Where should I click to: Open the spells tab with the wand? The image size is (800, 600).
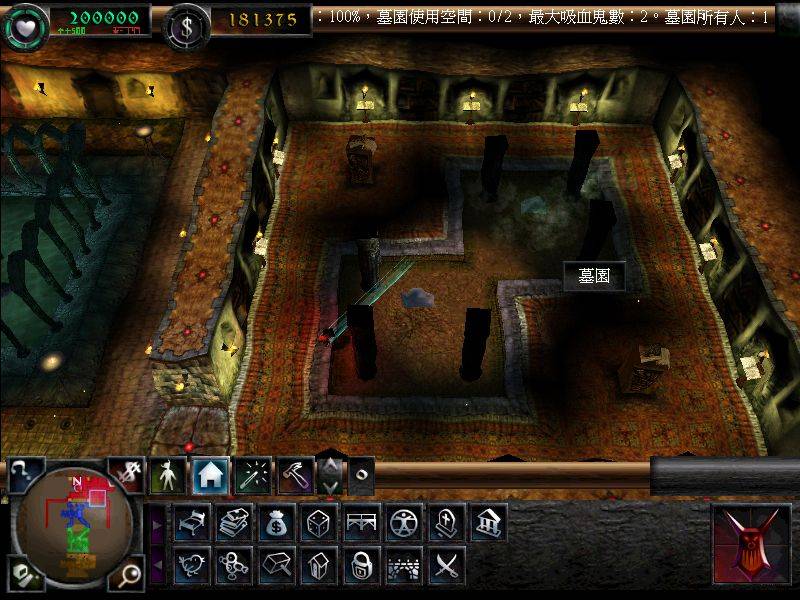pos(253,476)
